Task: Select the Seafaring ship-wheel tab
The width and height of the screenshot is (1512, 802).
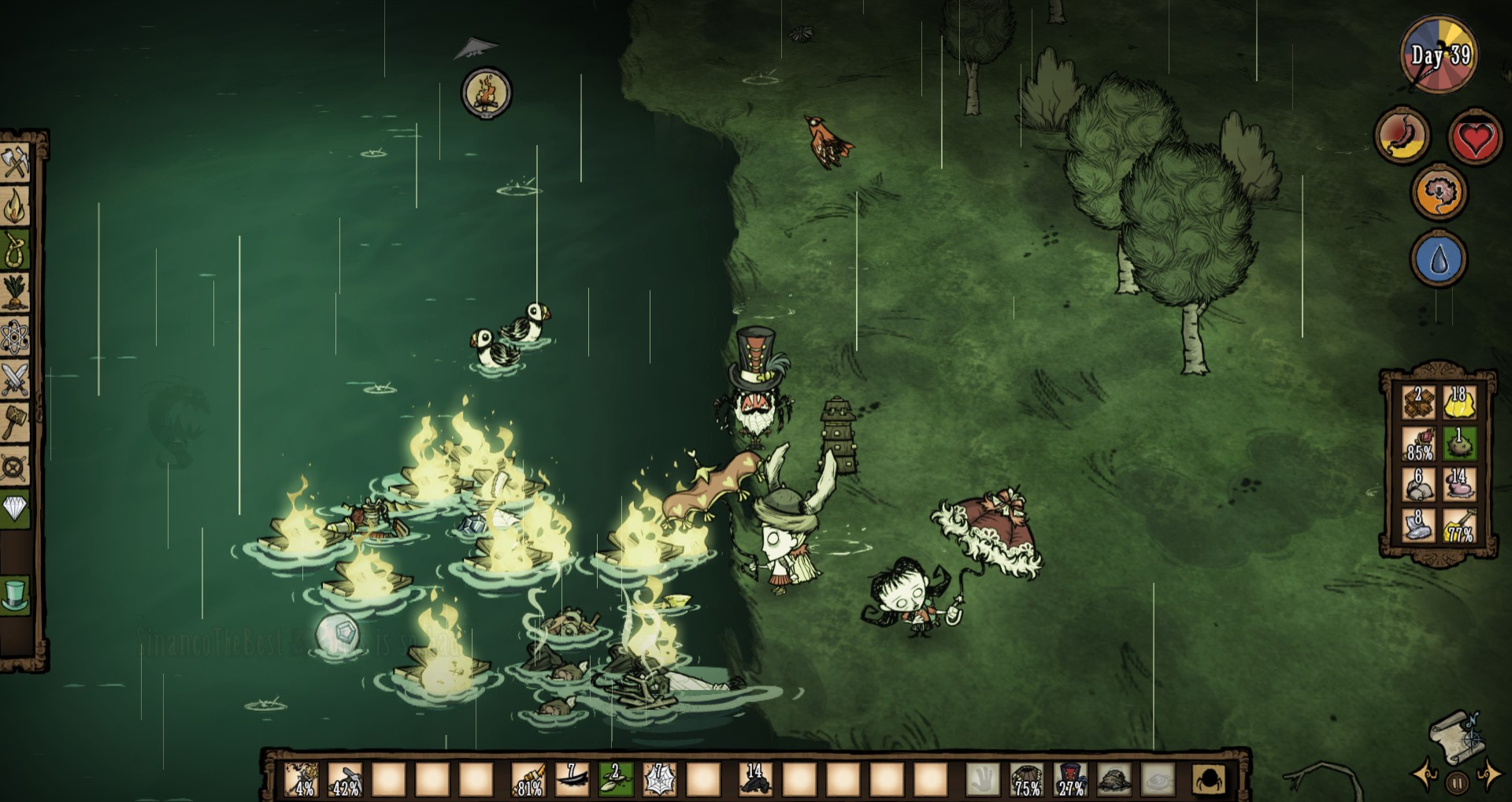Action: (15, 468)
